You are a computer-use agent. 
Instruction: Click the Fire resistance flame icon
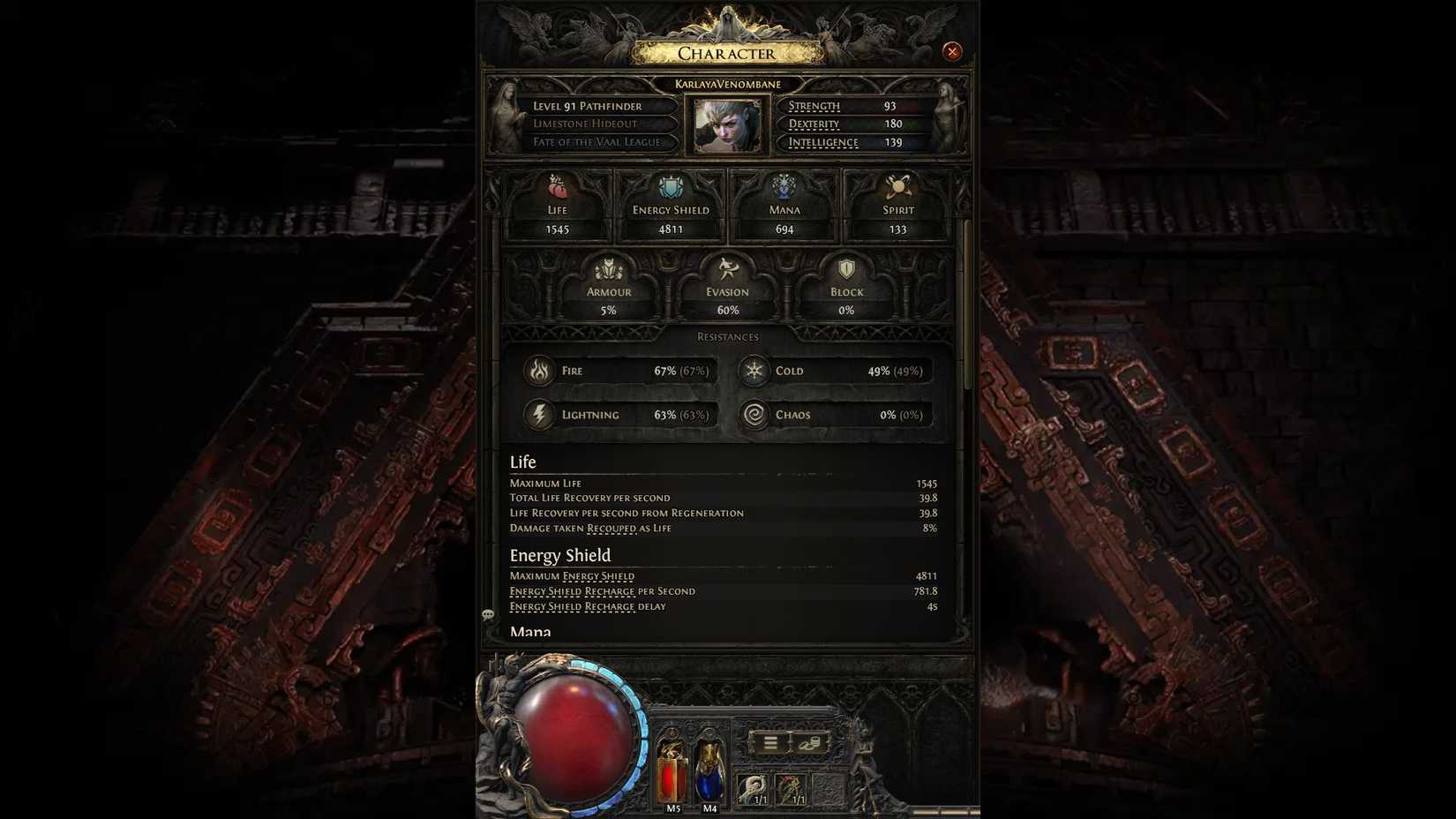click(540, 371)
